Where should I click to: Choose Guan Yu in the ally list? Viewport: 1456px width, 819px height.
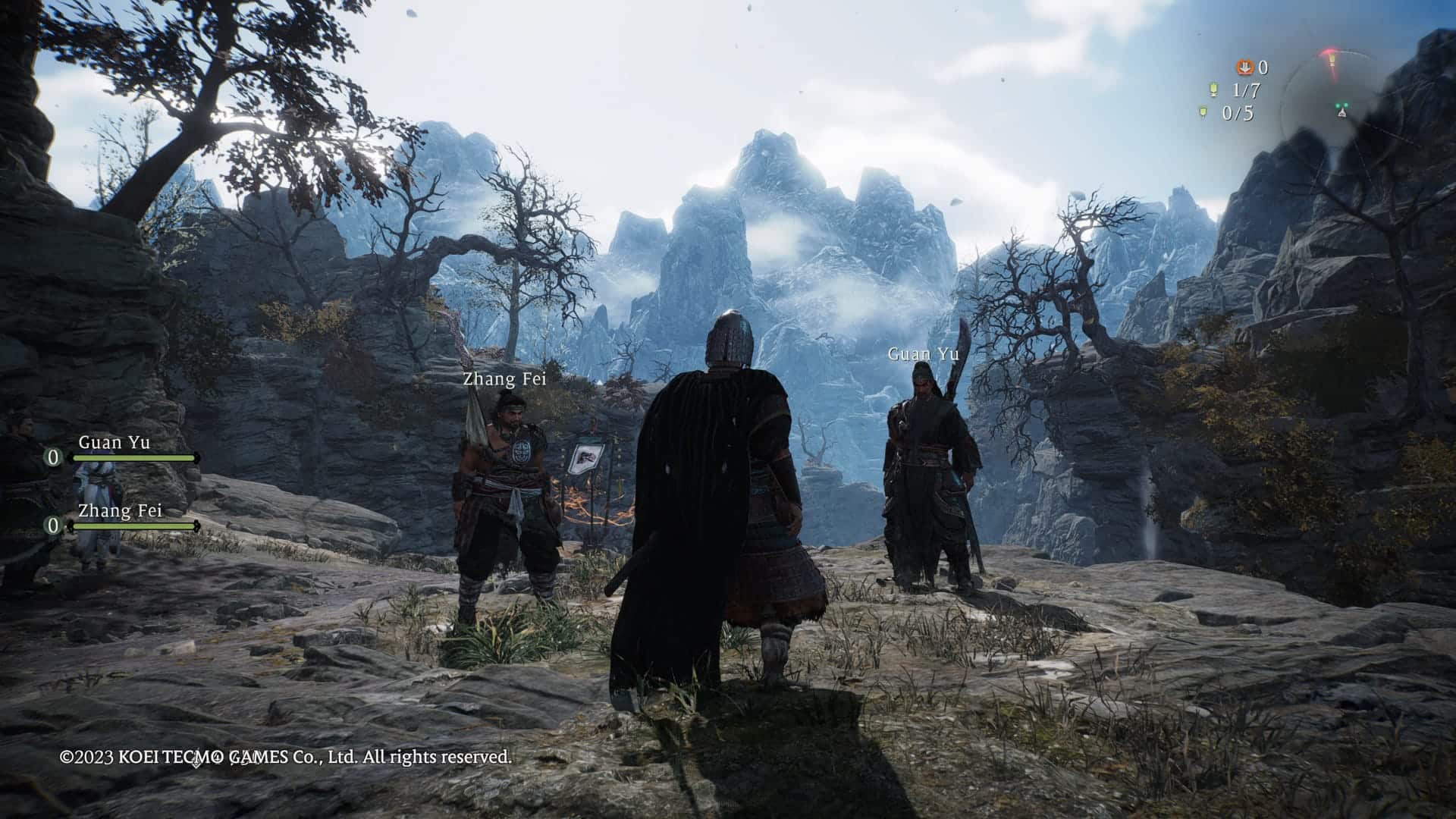tap(114, 443)
